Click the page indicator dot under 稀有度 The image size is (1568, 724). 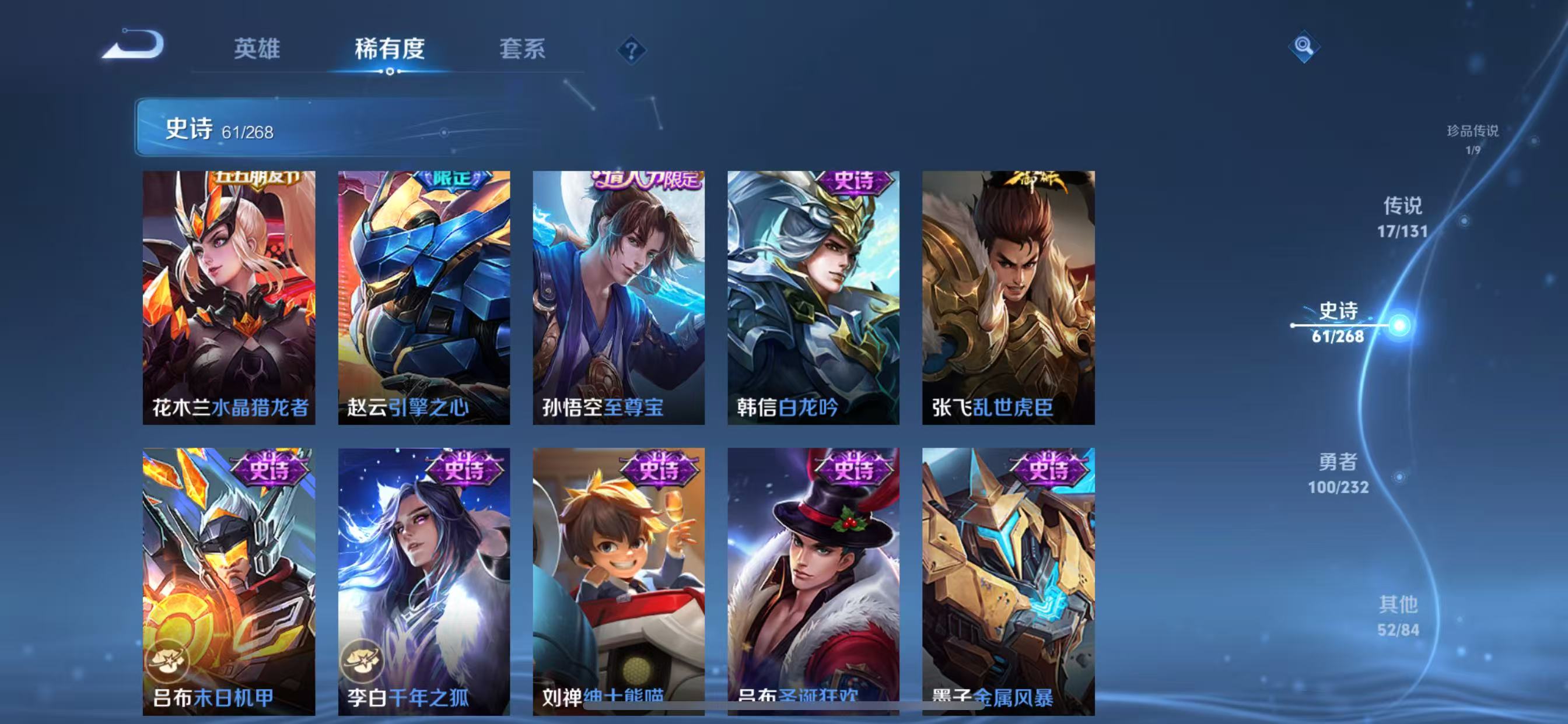pos(390,72)
